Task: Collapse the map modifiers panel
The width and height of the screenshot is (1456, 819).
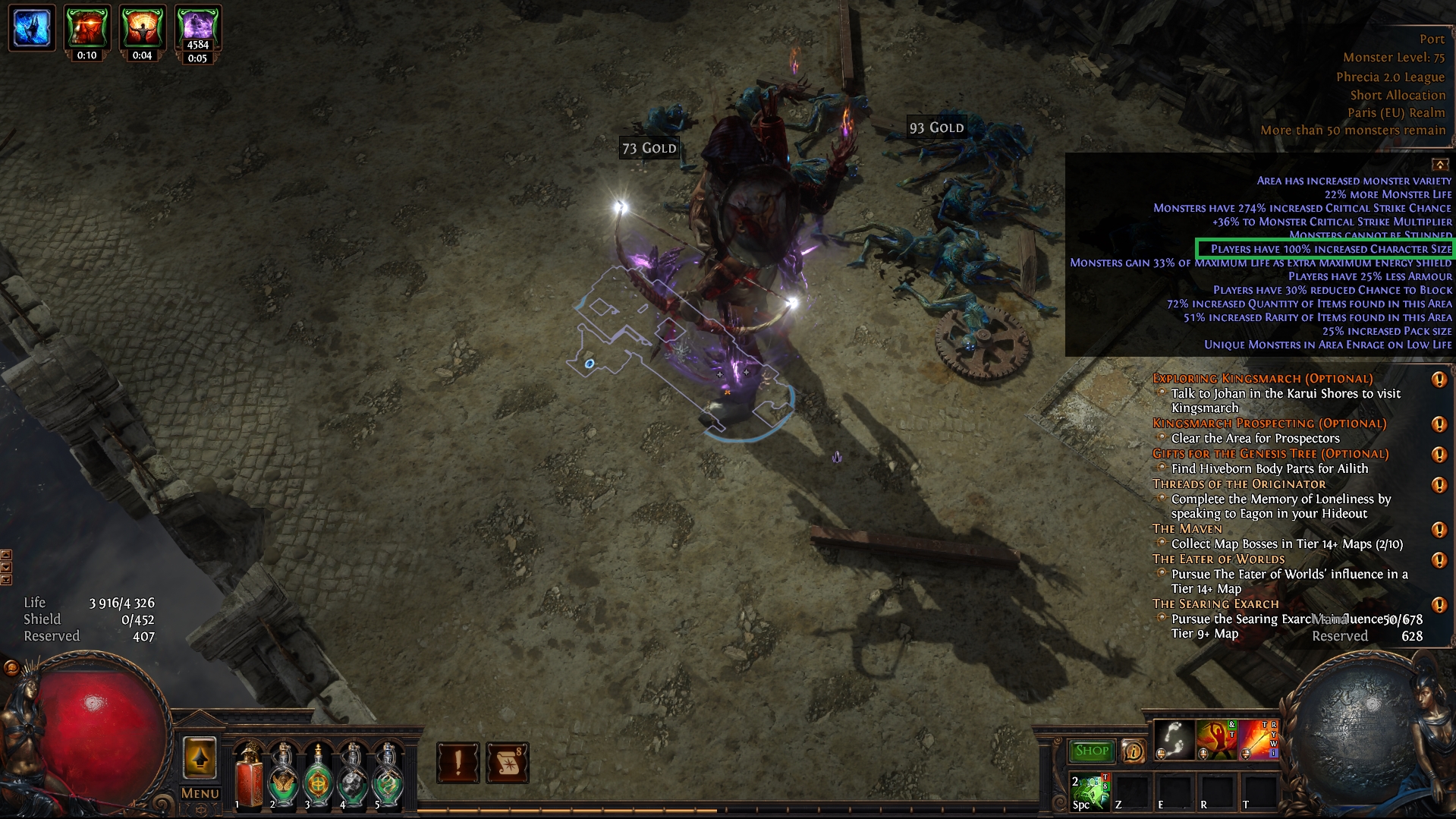Action: coord(1439,164)
